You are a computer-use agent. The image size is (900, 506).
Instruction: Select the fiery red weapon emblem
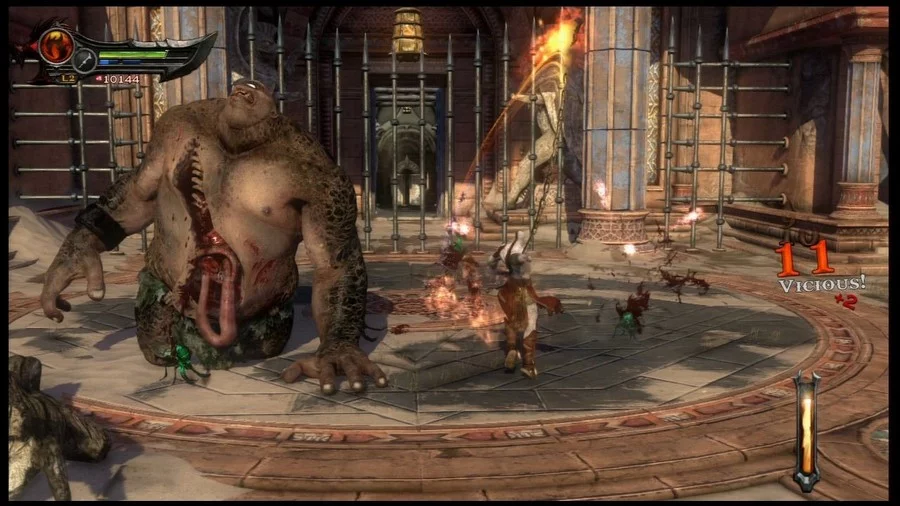(57, 44)
